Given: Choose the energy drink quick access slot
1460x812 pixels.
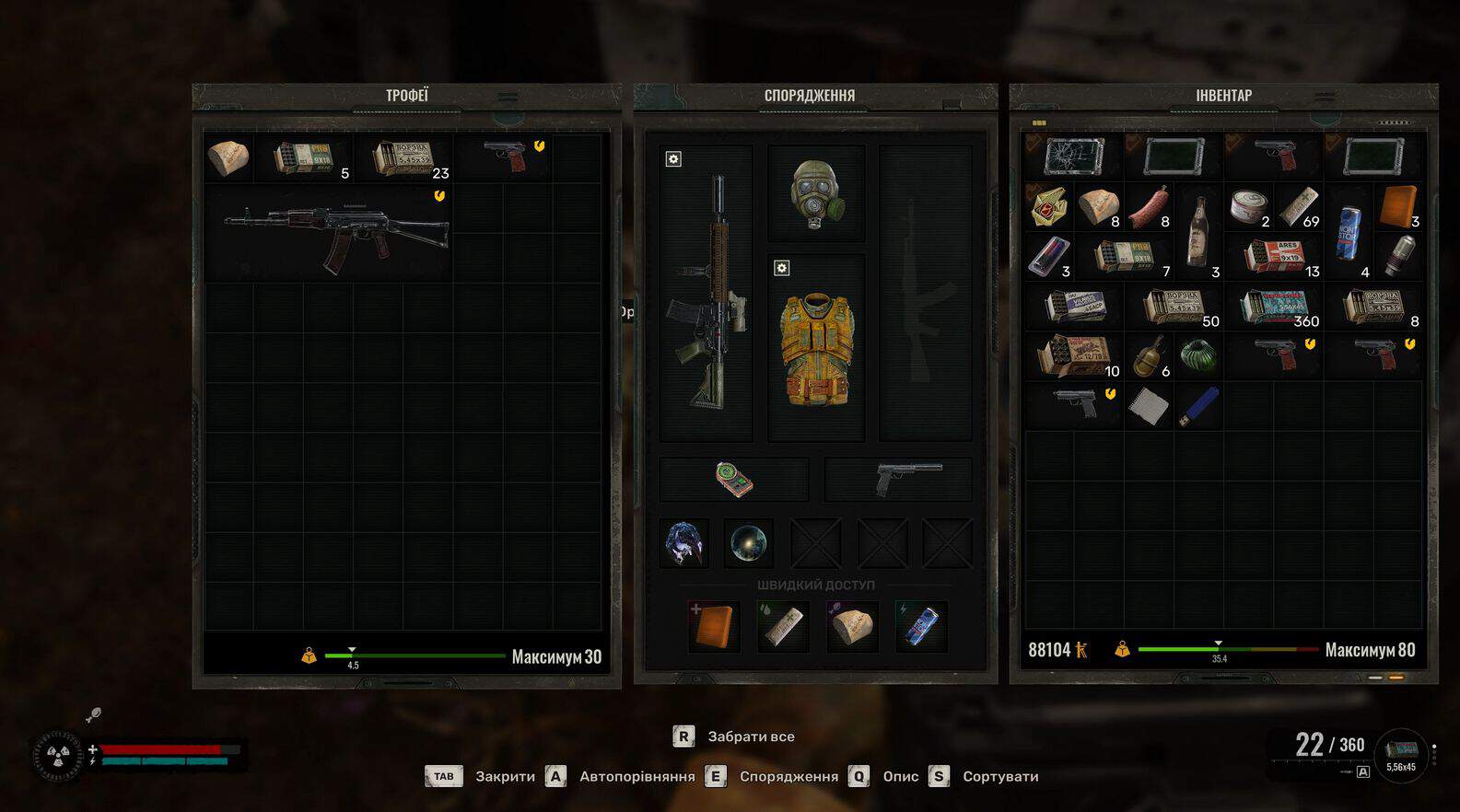Looking at the screenshot, I should pos(921,626).
